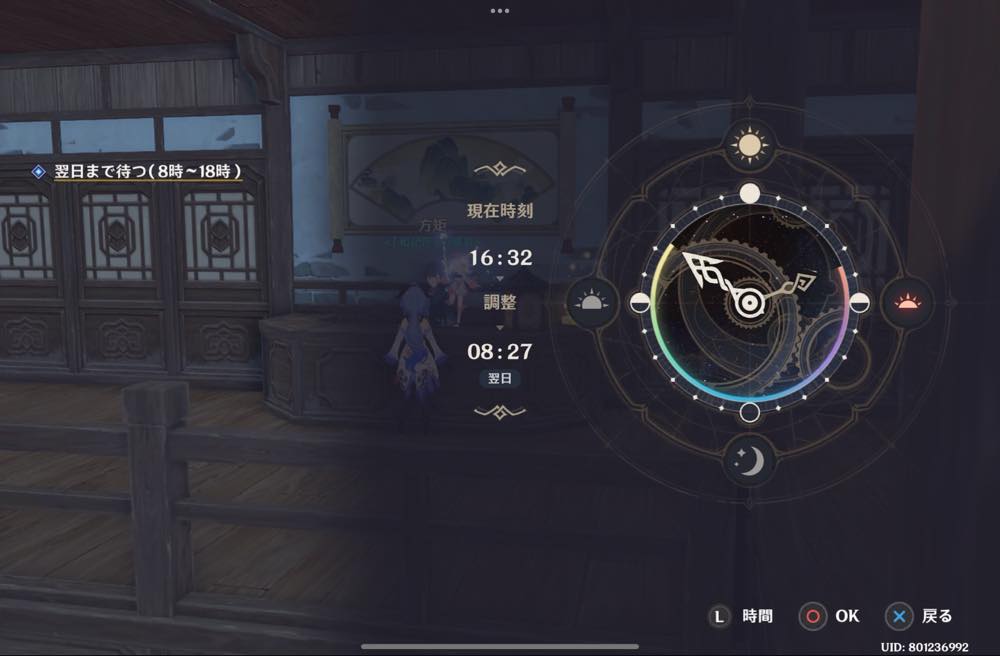
Task: Select the hollow circle marker on the dial
Action: click(x=749, y=412)
